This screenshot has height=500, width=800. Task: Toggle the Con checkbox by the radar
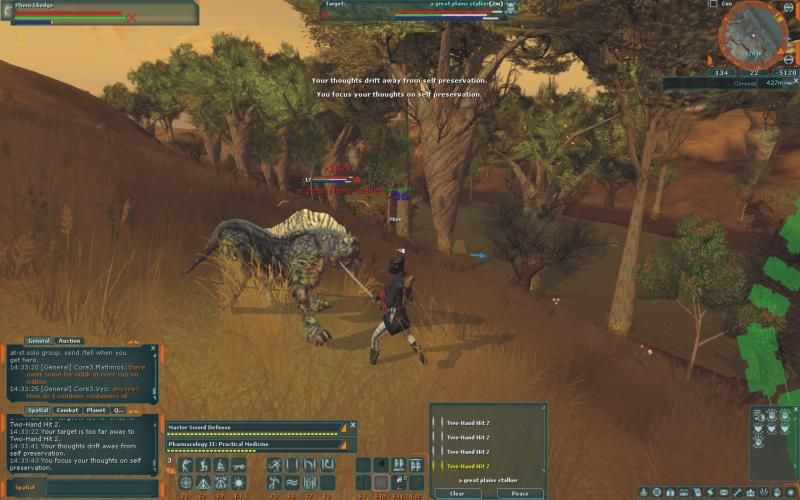[713, 4]
